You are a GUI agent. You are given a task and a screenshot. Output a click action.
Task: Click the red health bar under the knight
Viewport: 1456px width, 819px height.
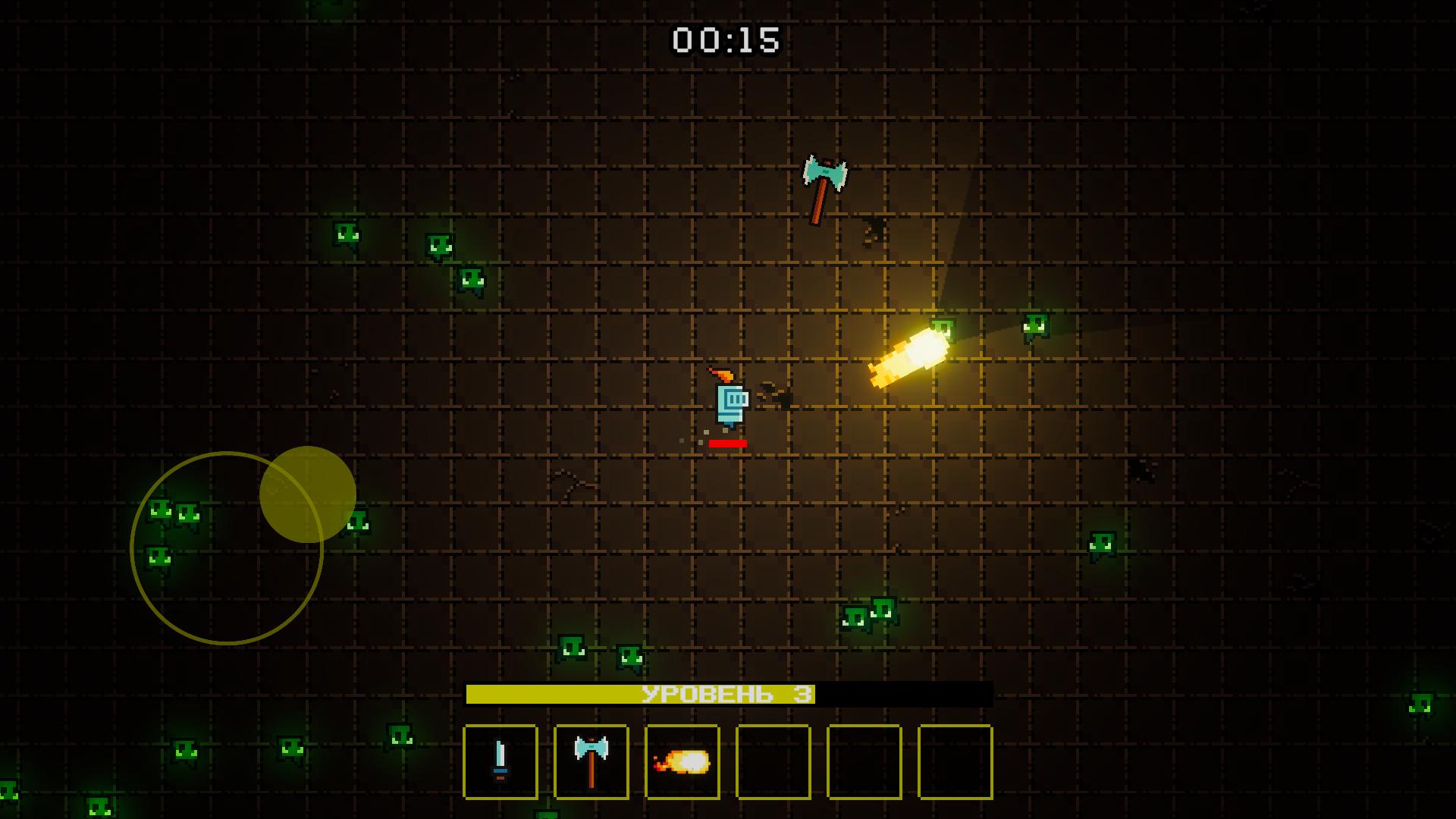(726, 444)
